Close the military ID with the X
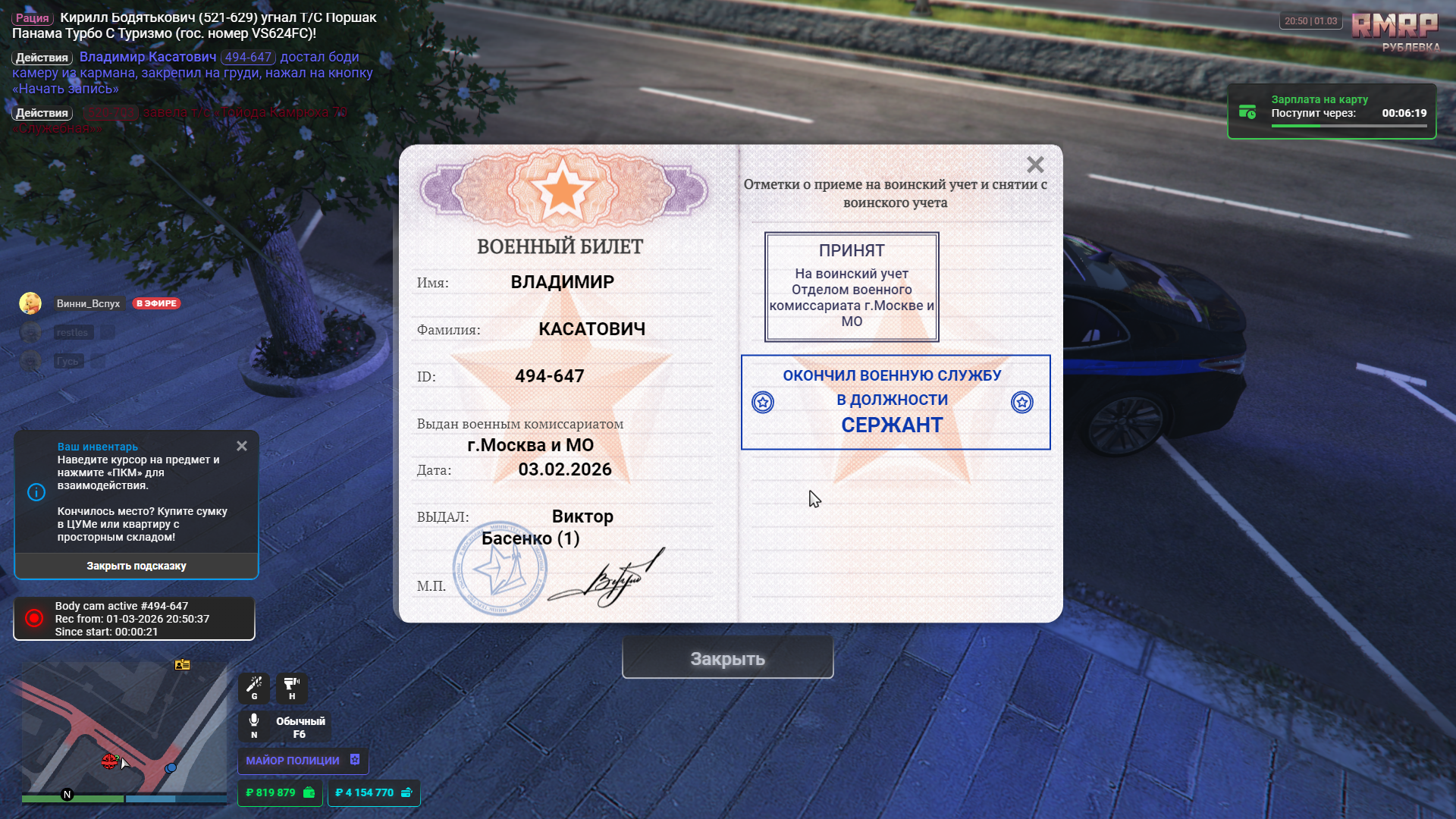Viewport: 1456px width, 819px height. [x=1035, y=165]
